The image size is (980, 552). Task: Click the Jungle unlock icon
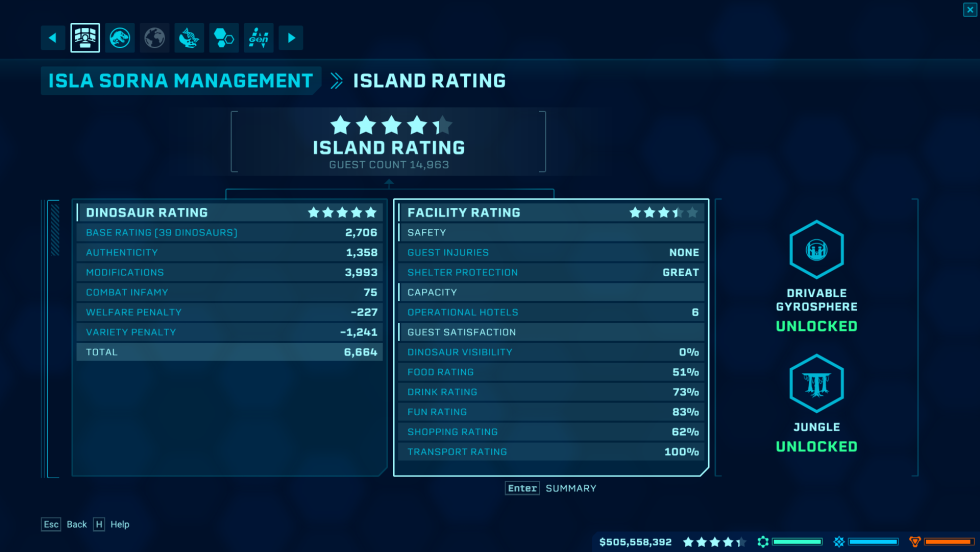pos(816,384)
